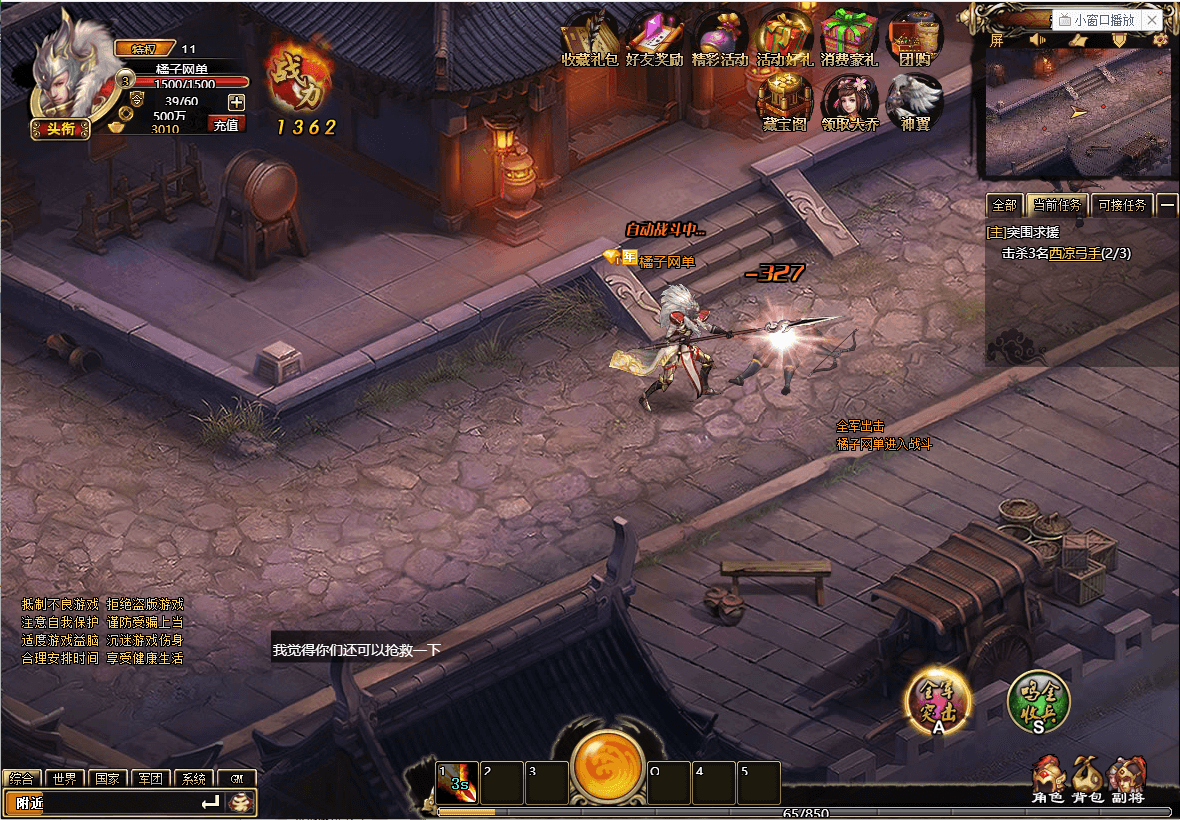Close the 小窗口播放 overlay
This screenshot has height=820, width=1180.
coord(1152,20)
